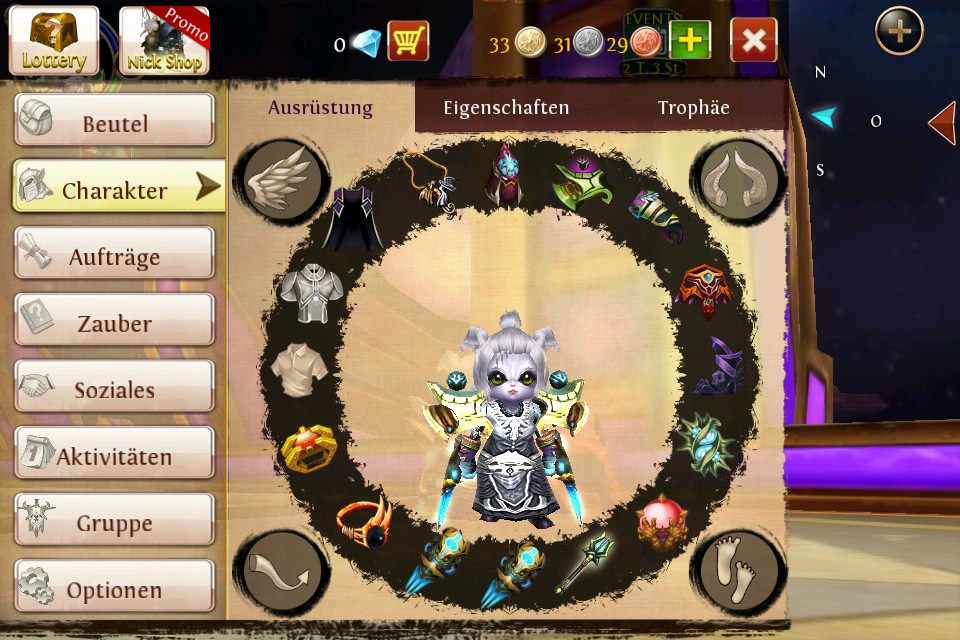Select the footprints equipment slot

click(740, 570)
